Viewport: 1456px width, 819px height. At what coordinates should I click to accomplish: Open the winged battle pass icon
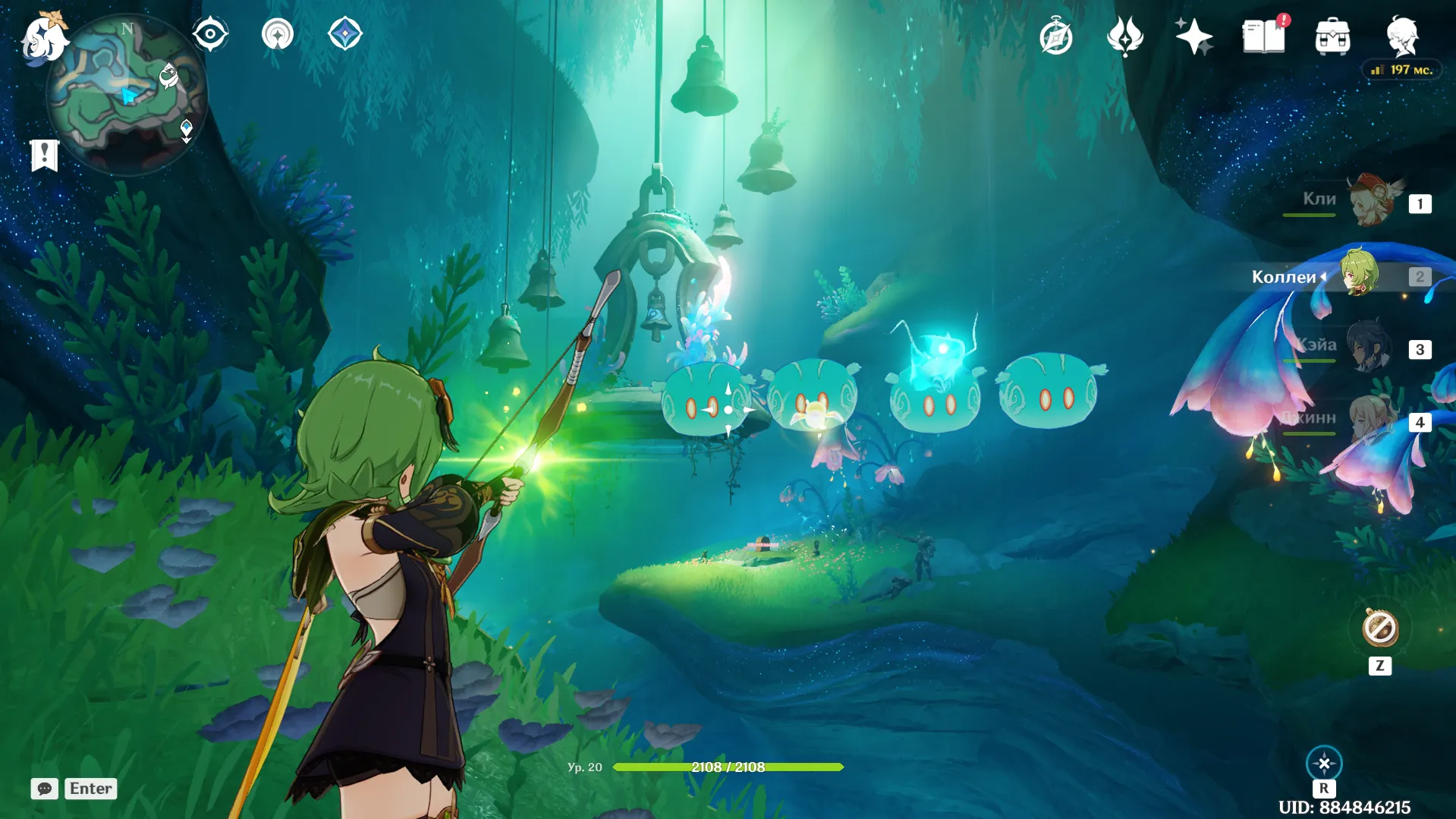1124,36
